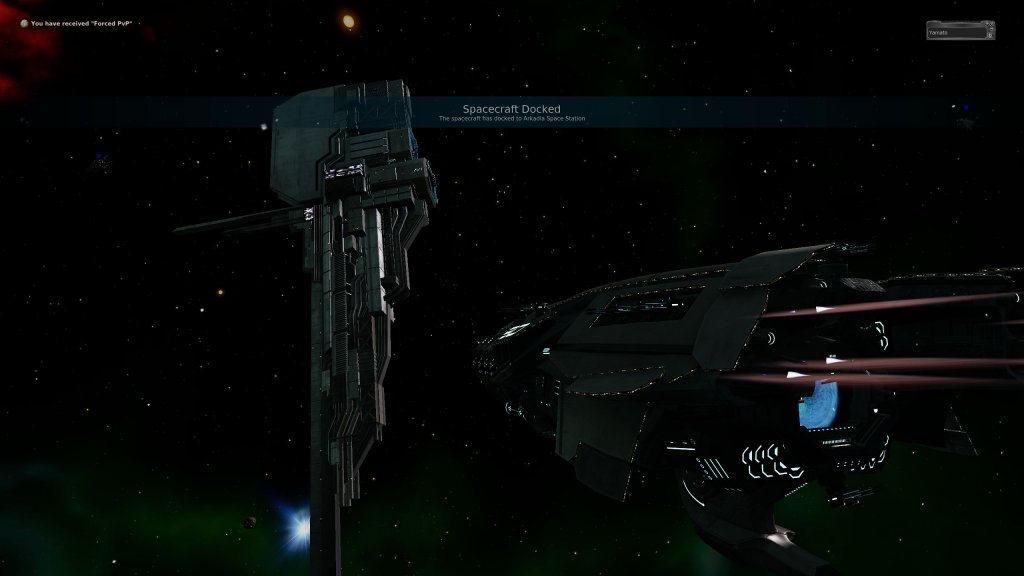Click the Forced PvP notification icon

click(24, 23)
